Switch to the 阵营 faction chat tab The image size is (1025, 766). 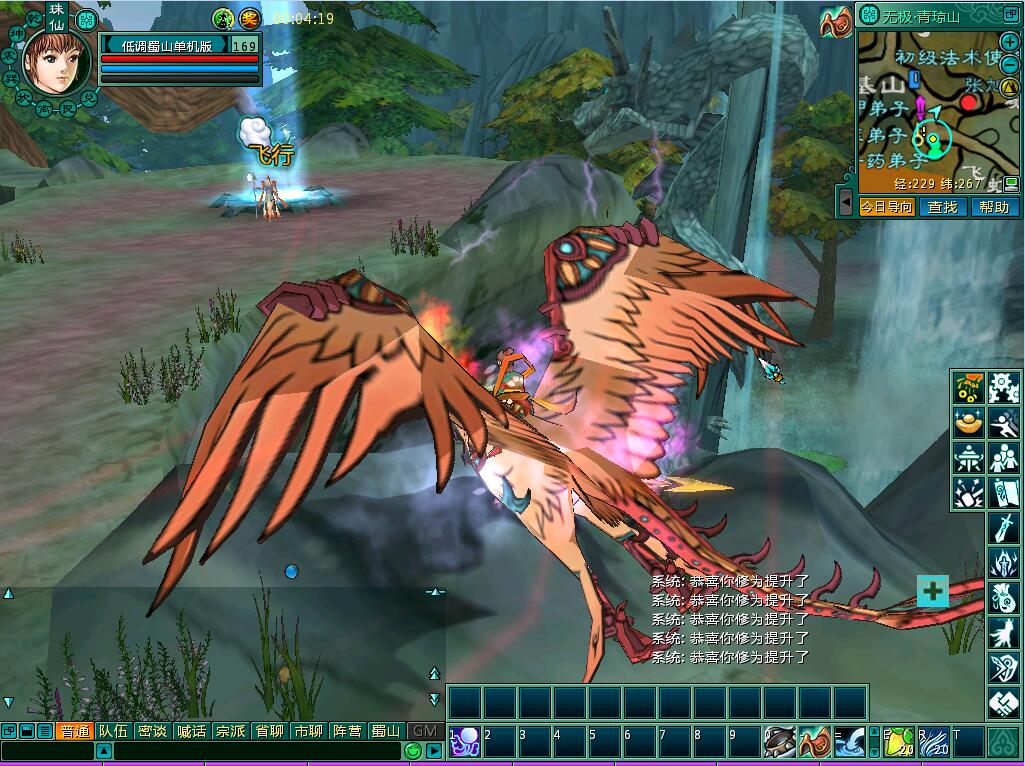[347, 731]
